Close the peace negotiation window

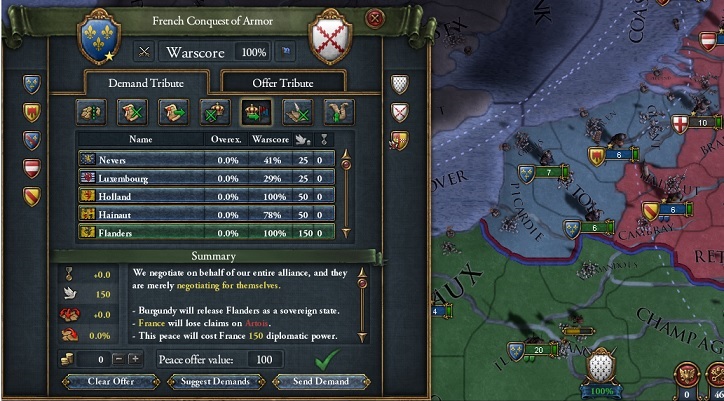click(x=375, y=17)
